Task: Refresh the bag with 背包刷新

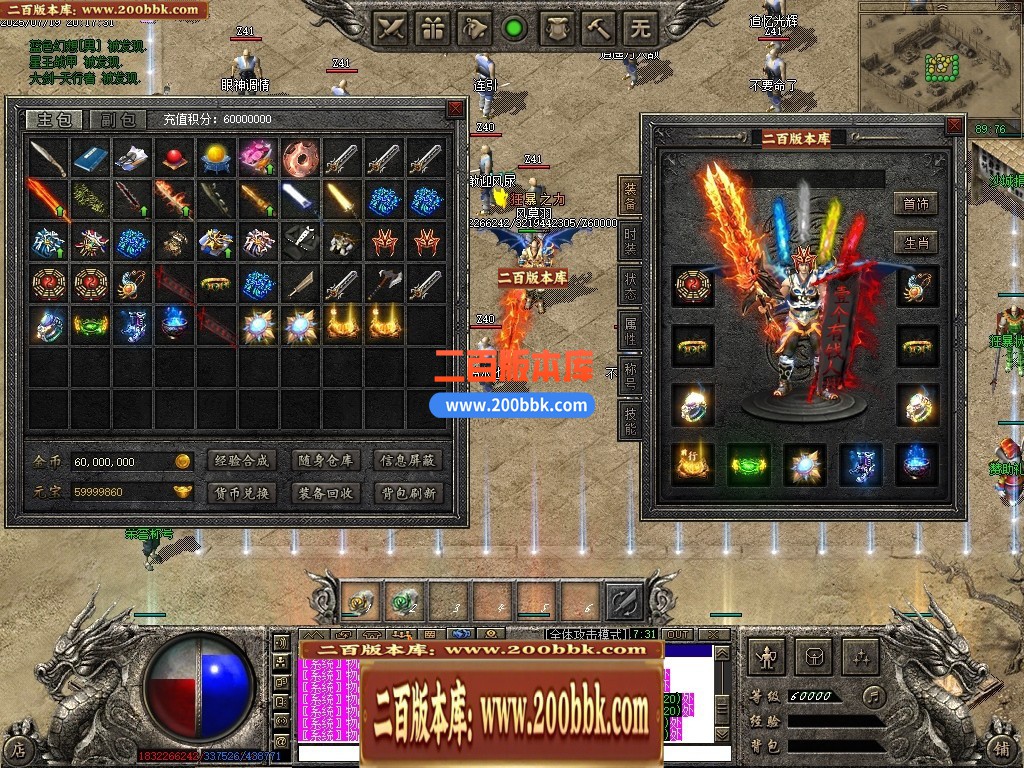Action: click(x=408, y=492)
